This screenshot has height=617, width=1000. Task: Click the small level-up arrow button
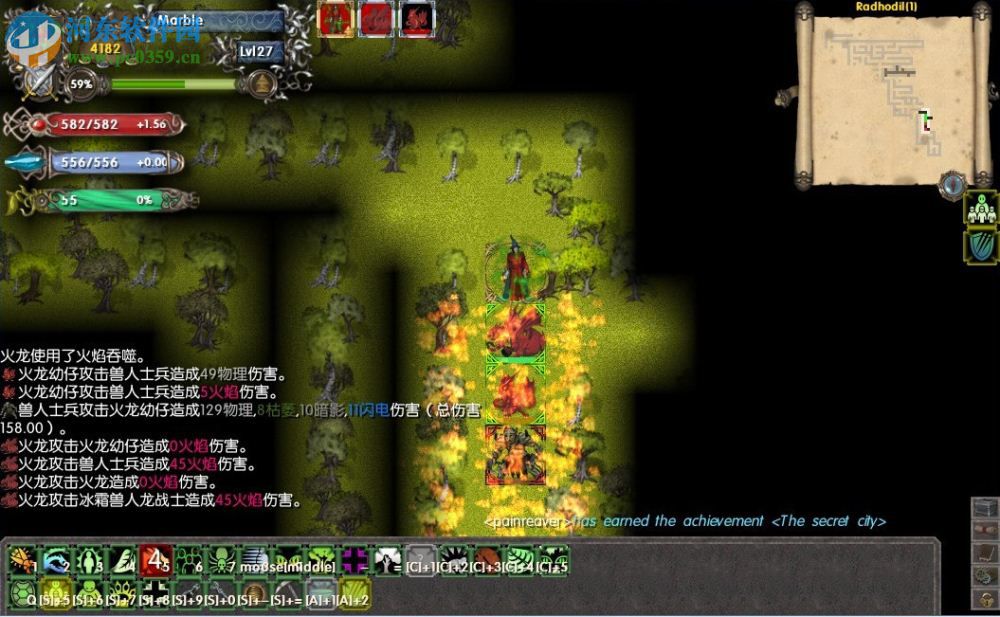click(x=262, y=83)
